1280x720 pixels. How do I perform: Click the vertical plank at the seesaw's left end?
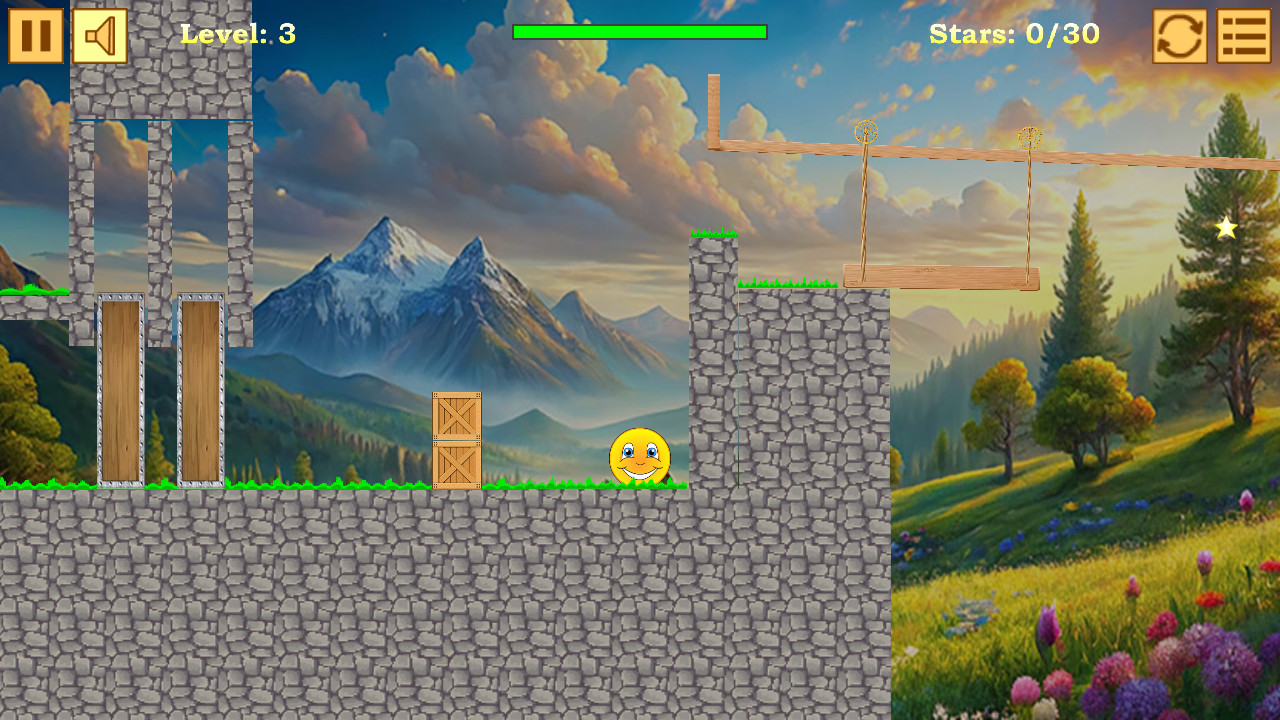click(714, 110)
